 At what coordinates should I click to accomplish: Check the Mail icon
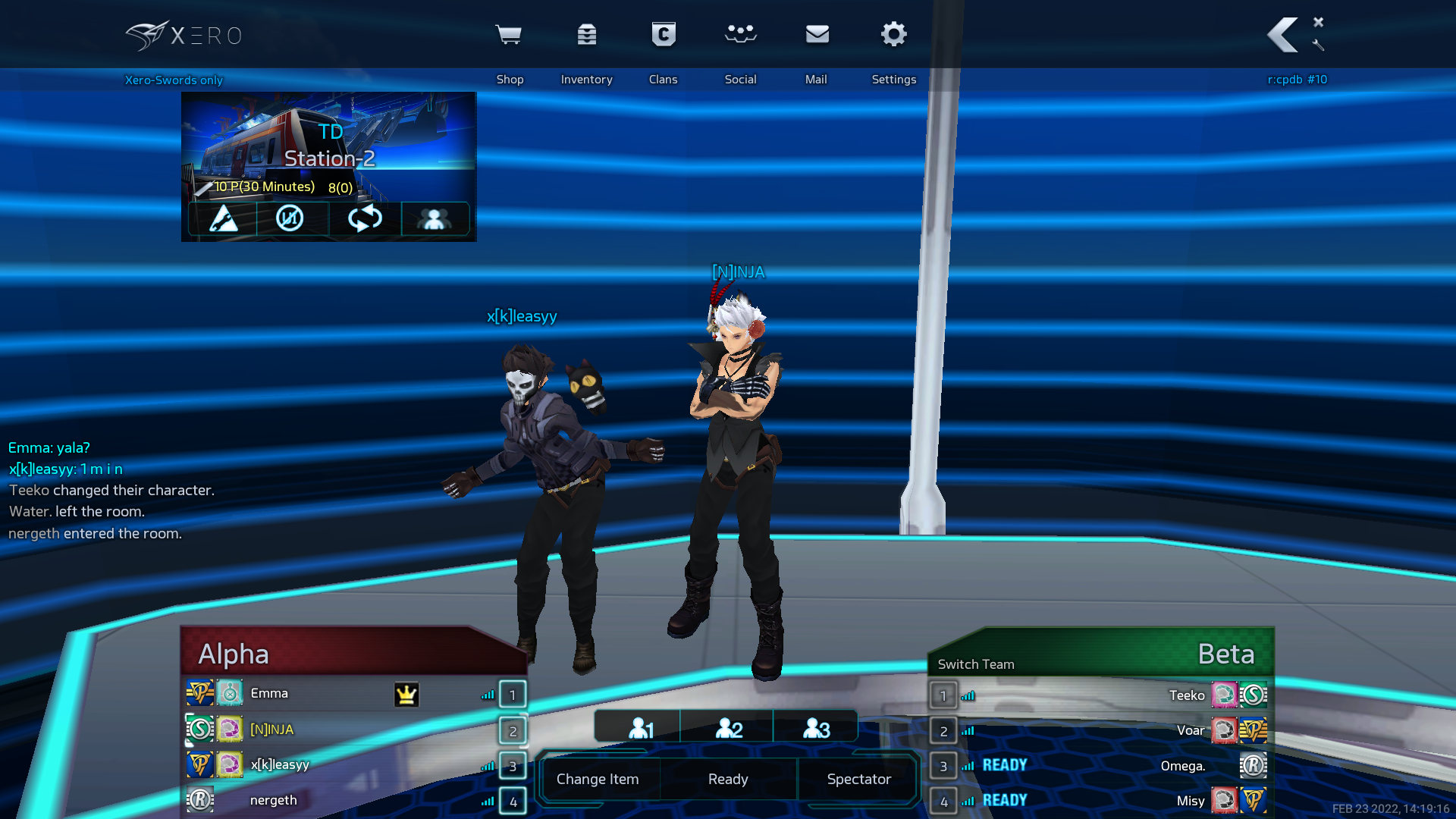click(x=817, y=36)
